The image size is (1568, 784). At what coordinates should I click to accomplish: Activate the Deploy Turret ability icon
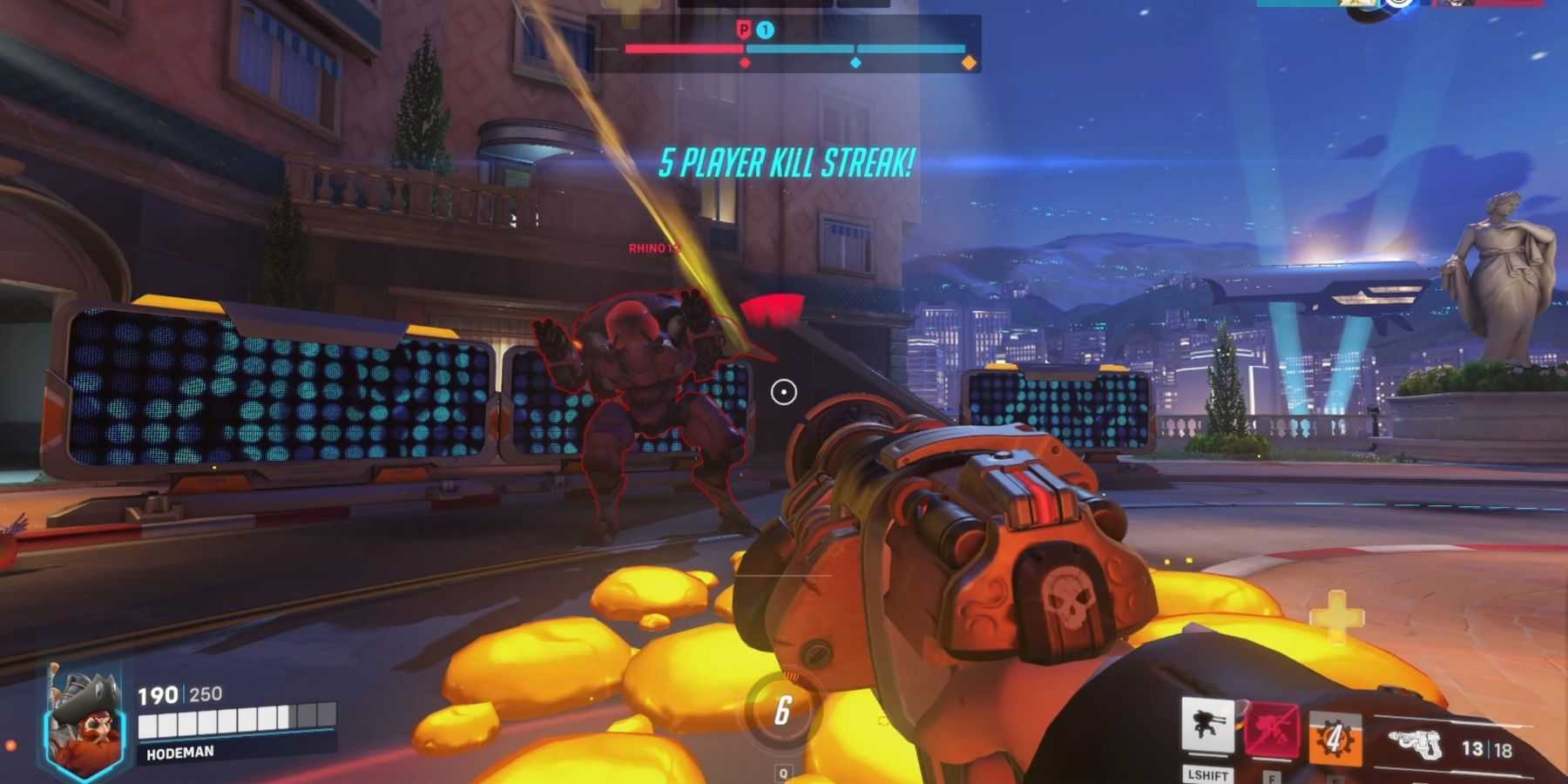pos(1207,726)
